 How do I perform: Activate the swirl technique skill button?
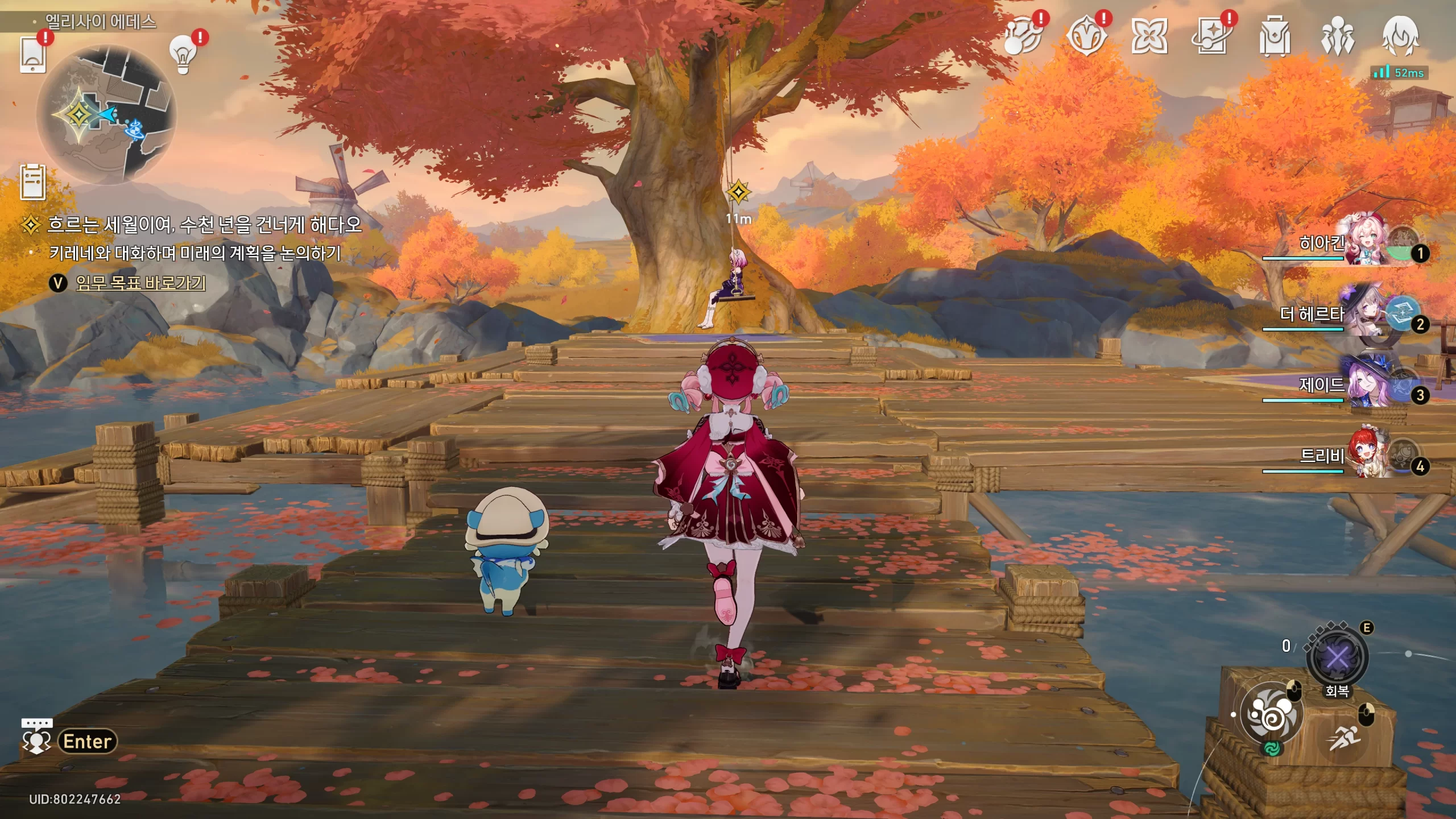point(1271,714)
